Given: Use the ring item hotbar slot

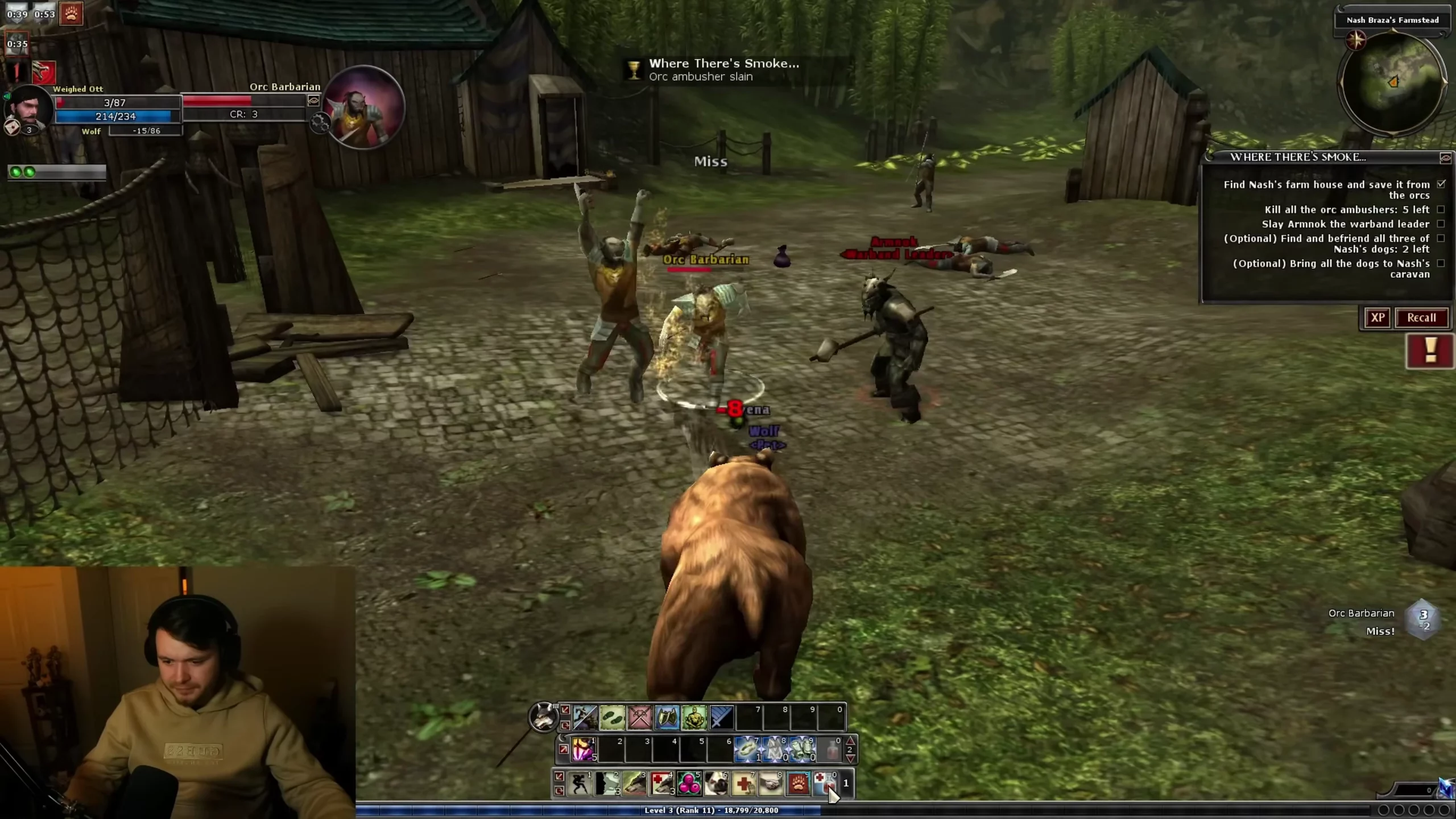Looking at the screenshot, I should pyautogui.click(x=747, y=749).
